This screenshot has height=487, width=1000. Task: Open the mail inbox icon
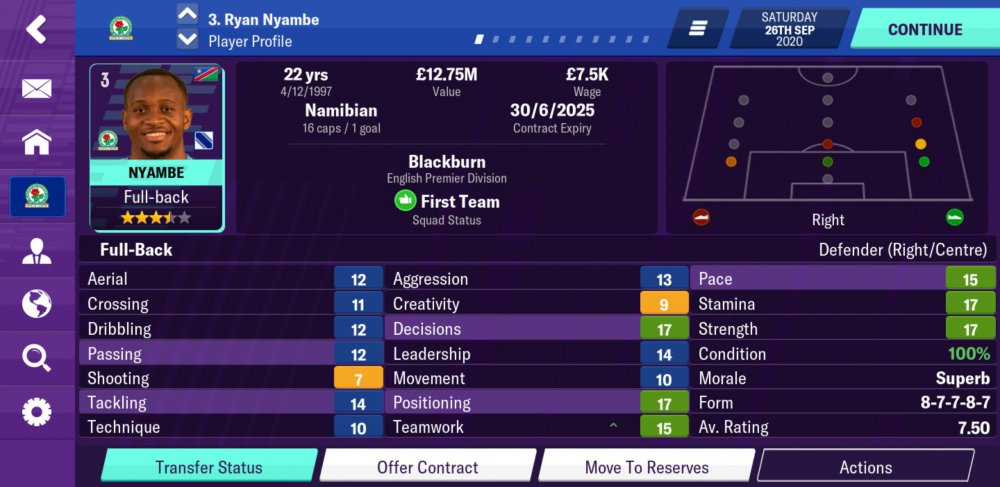tap(36, 89)
